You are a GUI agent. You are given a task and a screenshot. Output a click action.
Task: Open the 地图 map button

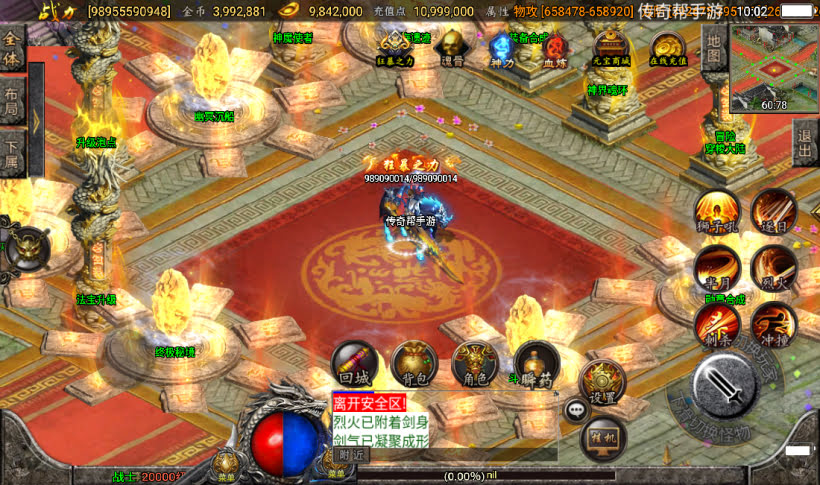point(713,48)
